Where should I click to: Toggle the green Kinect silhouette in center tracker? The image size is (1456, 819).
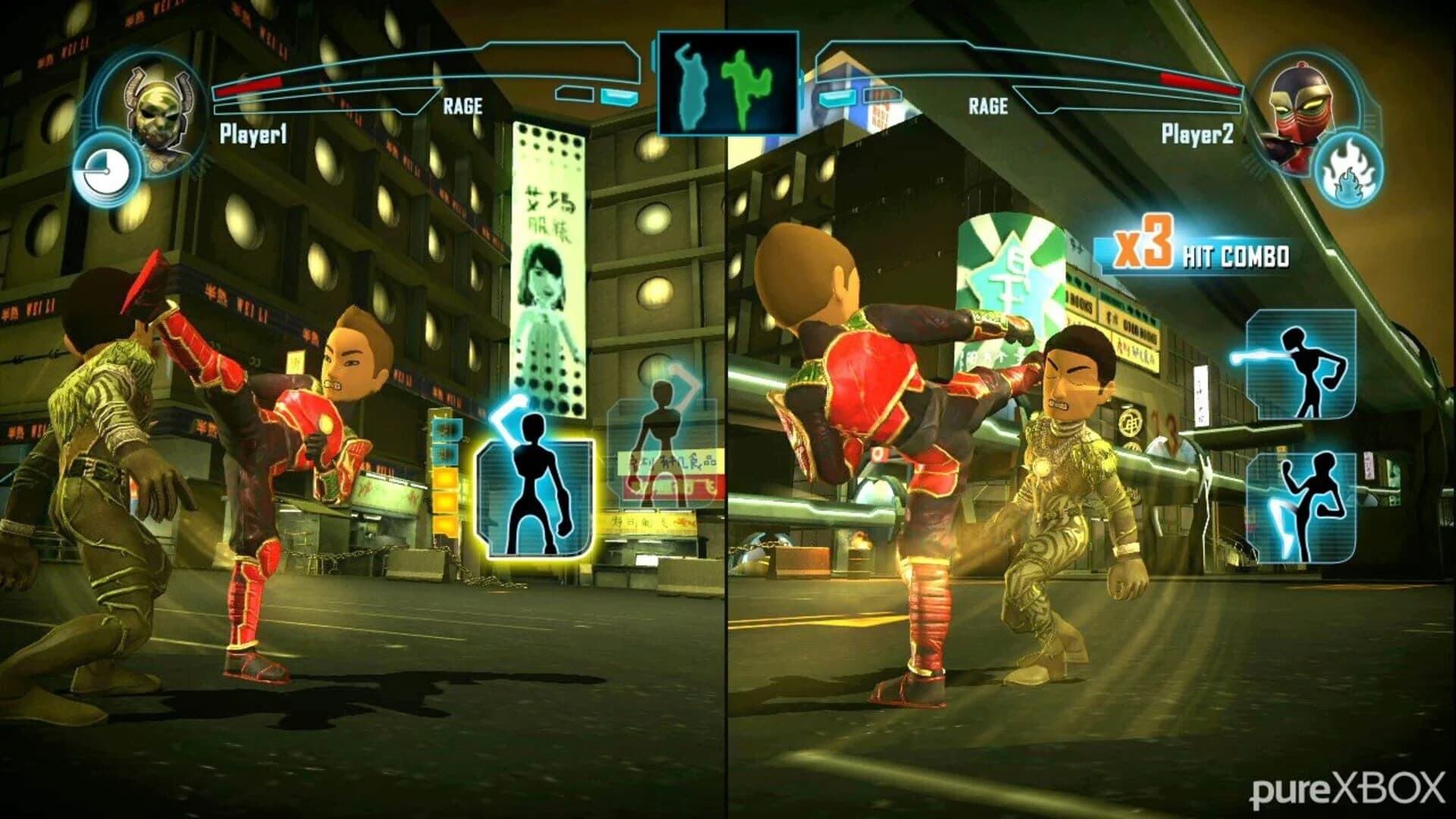click(x=747, y=83)
